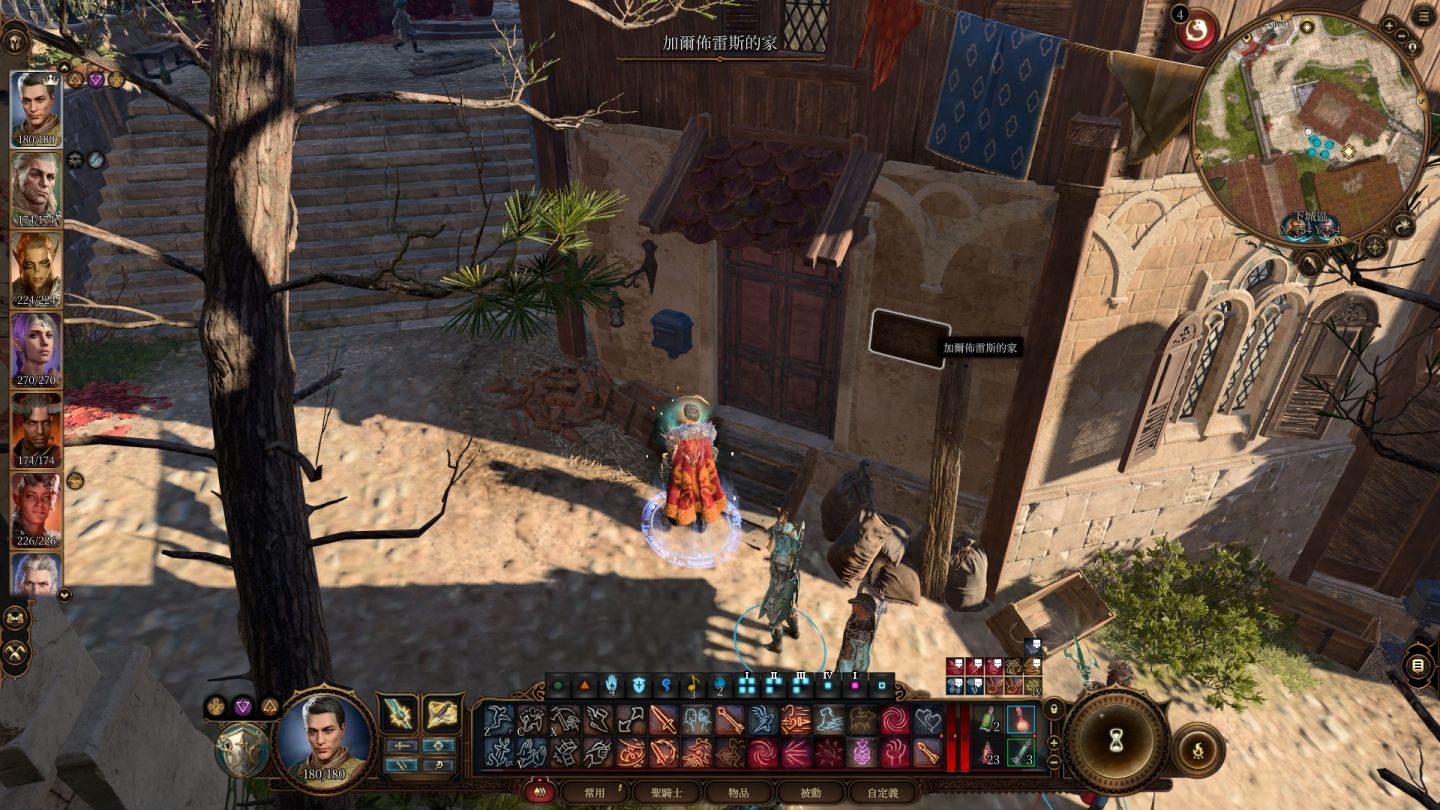Choose the red tiefling companion portrait
The height and width of the screenshot is (810, 1440).
coord(36,510)
